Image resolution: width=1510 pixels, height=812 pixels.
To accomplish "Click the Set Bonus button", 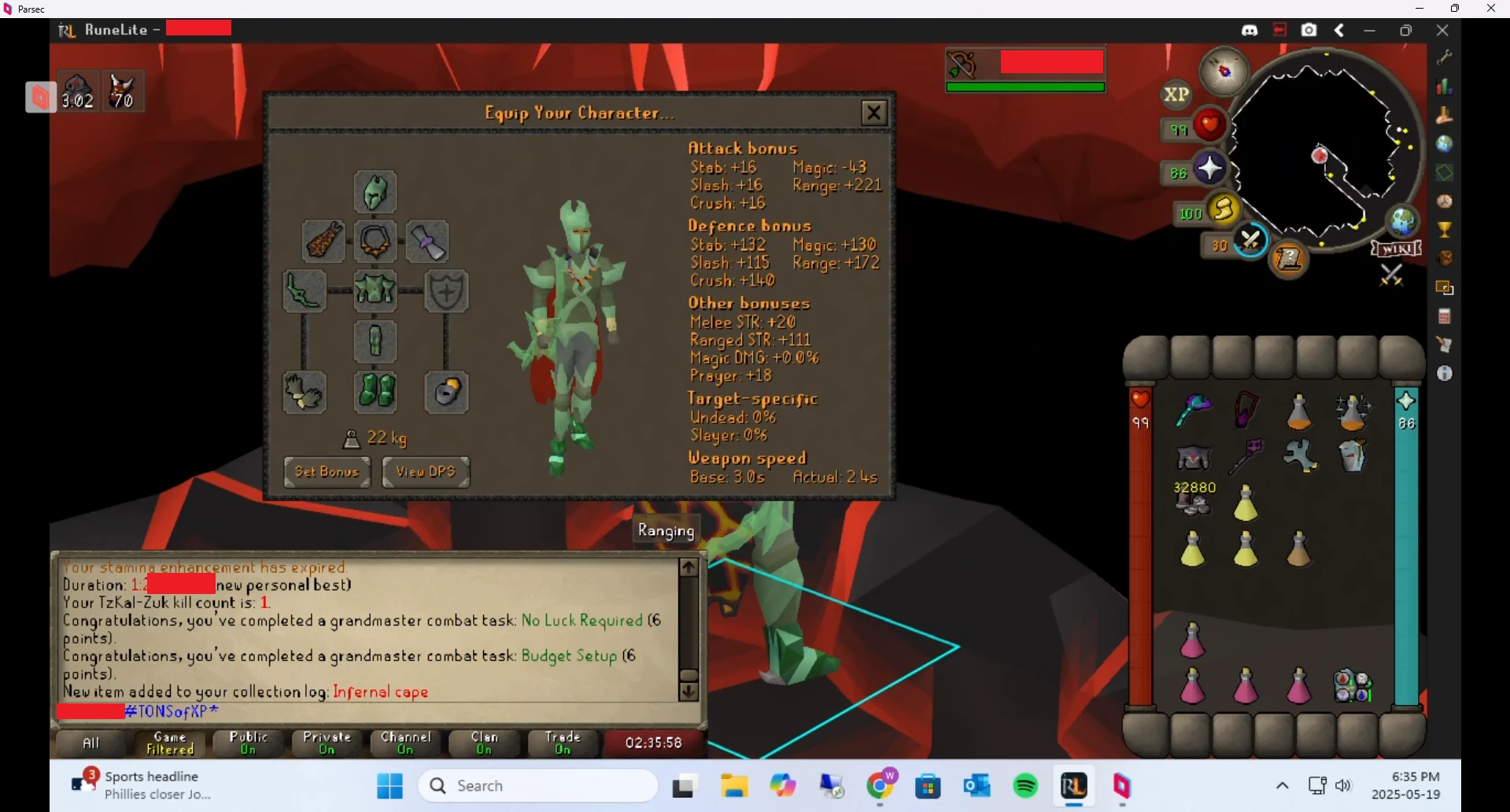I will [x=327, y=472].
